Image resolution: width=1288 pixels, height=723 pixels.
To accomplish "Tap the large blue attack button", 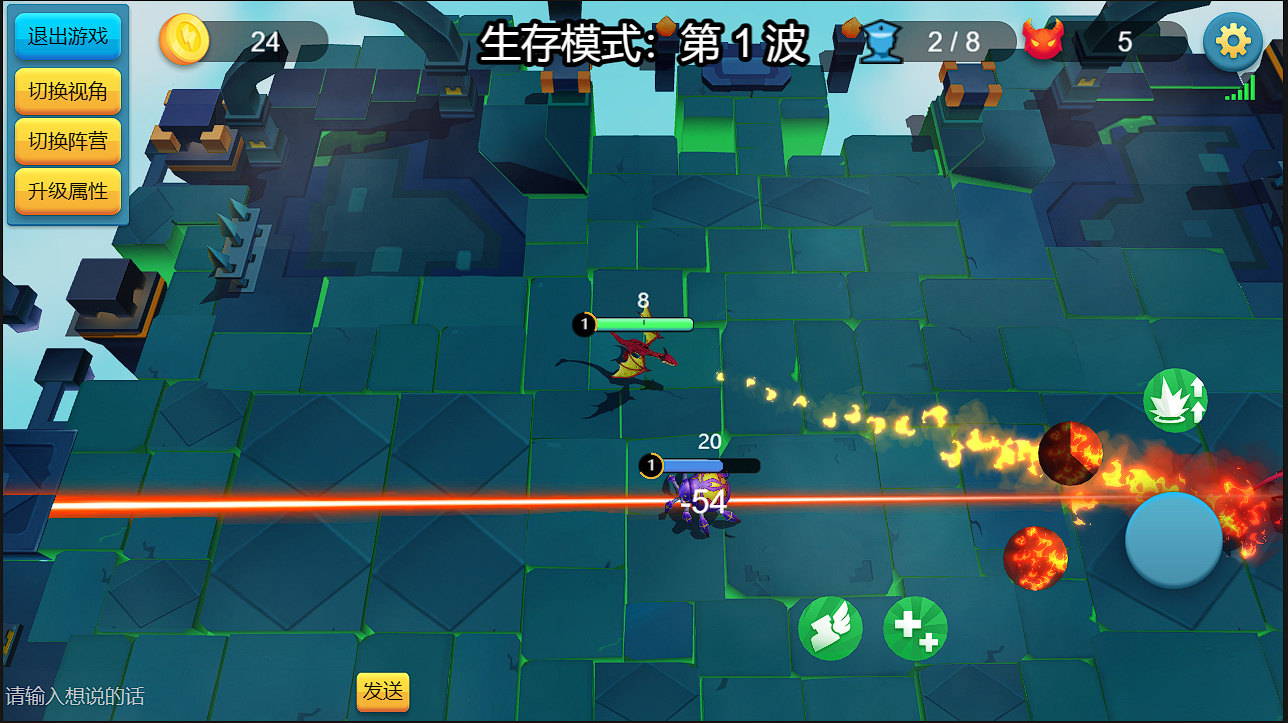I will pos(1174,540).
